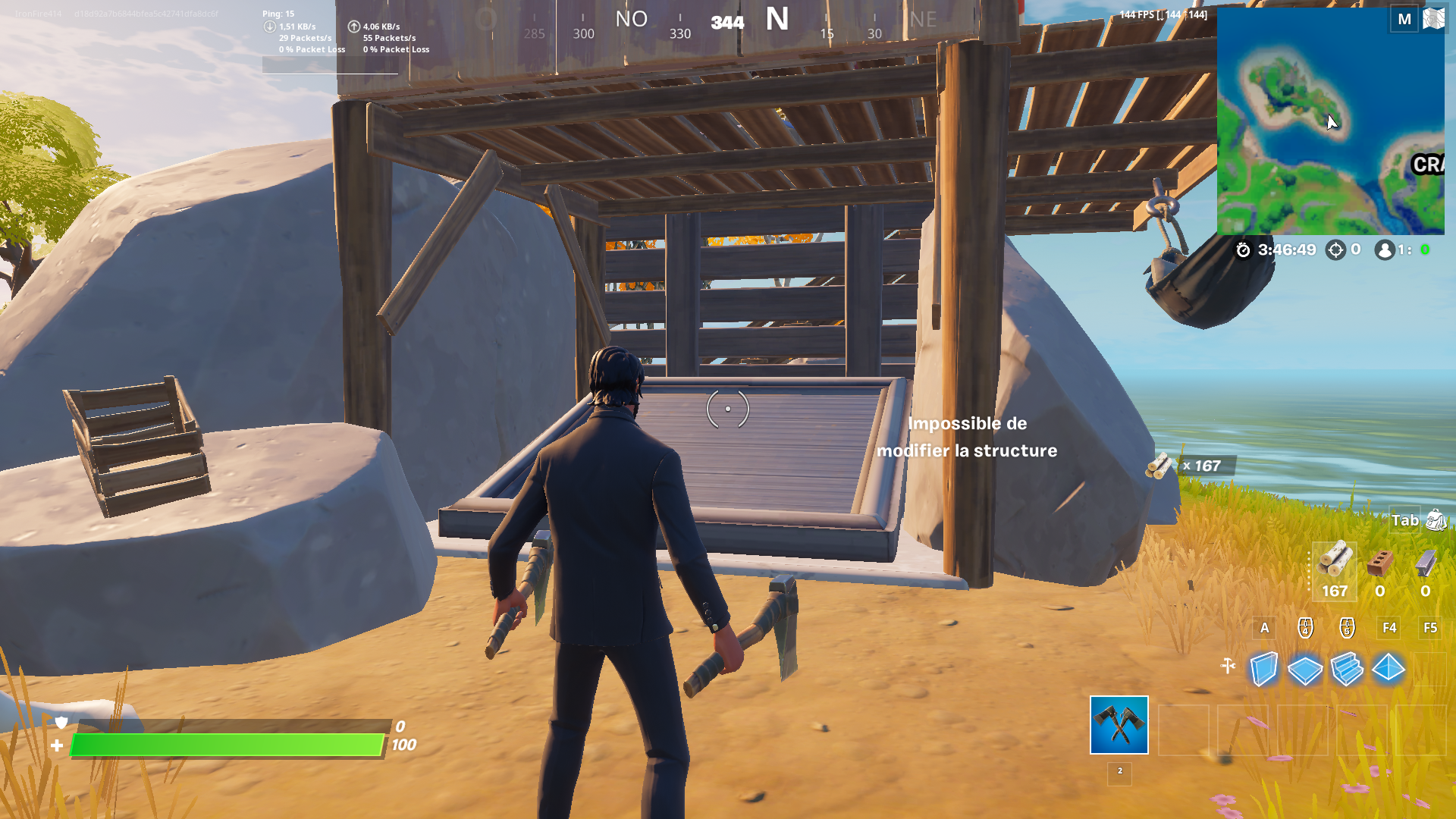Select the stairs build piece icon
The height and width of the screenshot is (819, 1456).
[x=1348, y=670]
